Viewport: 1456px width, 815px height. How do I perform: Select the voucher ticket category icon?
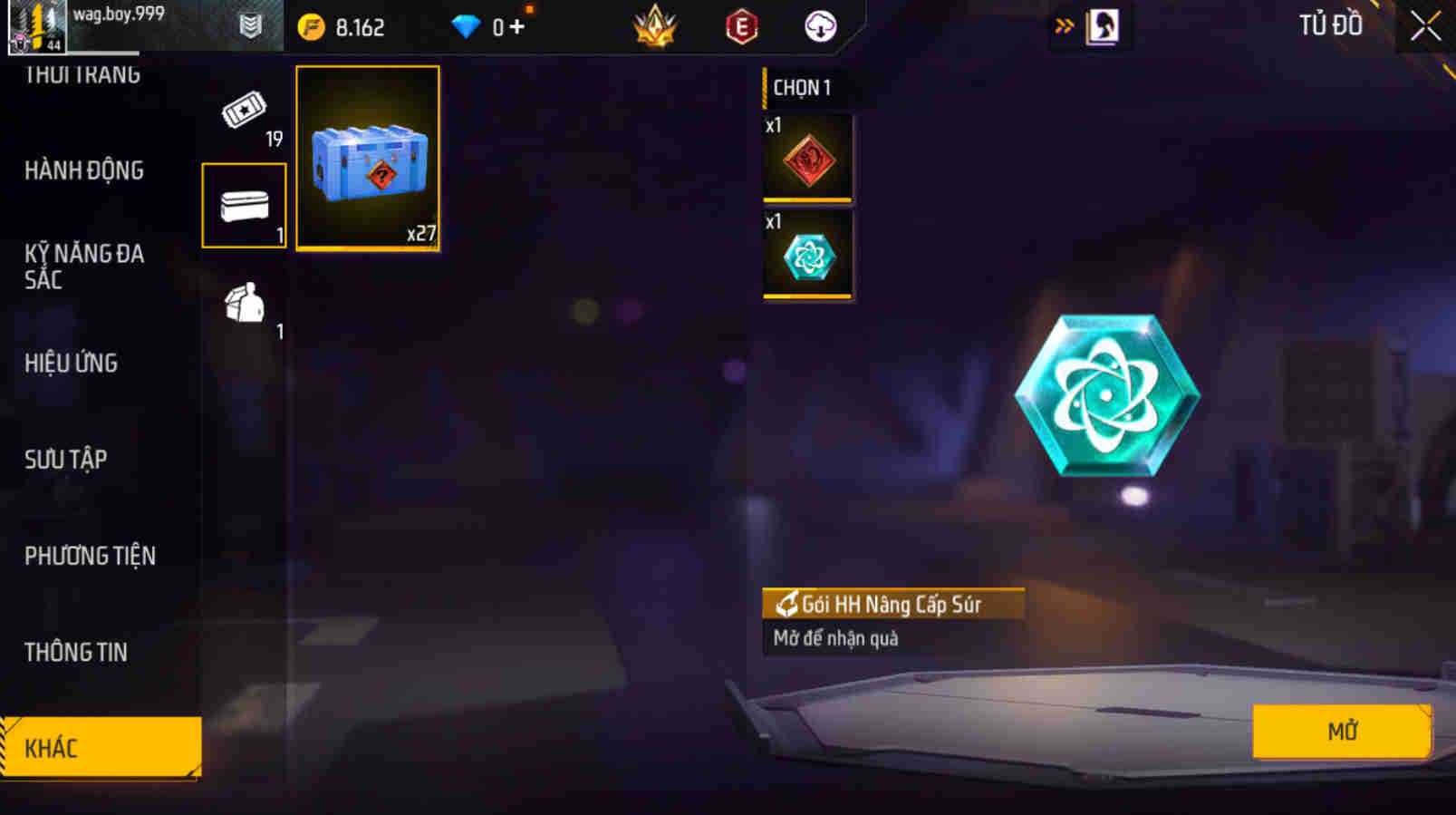(243, 113)
